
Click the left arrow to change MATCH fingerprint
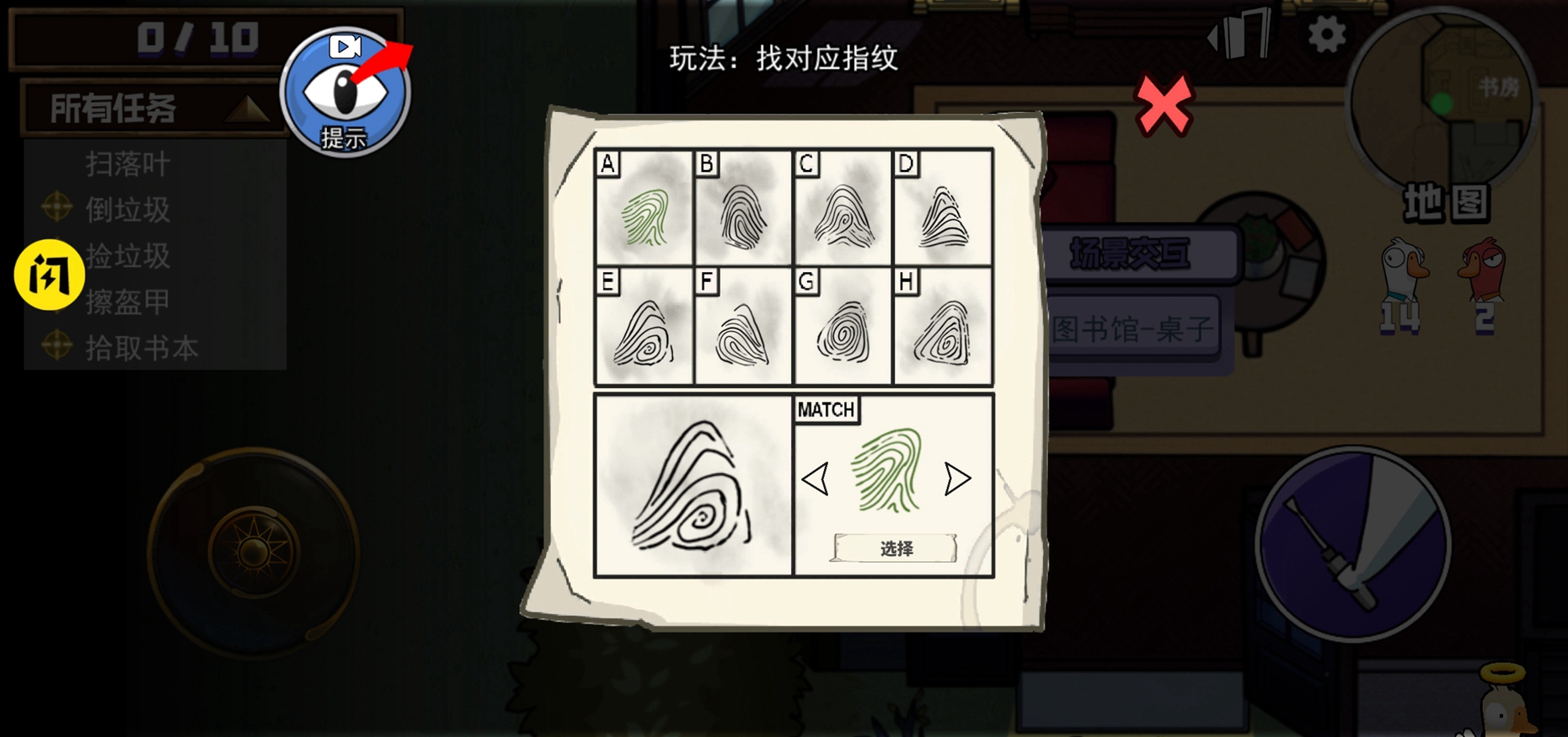[816, 480]
